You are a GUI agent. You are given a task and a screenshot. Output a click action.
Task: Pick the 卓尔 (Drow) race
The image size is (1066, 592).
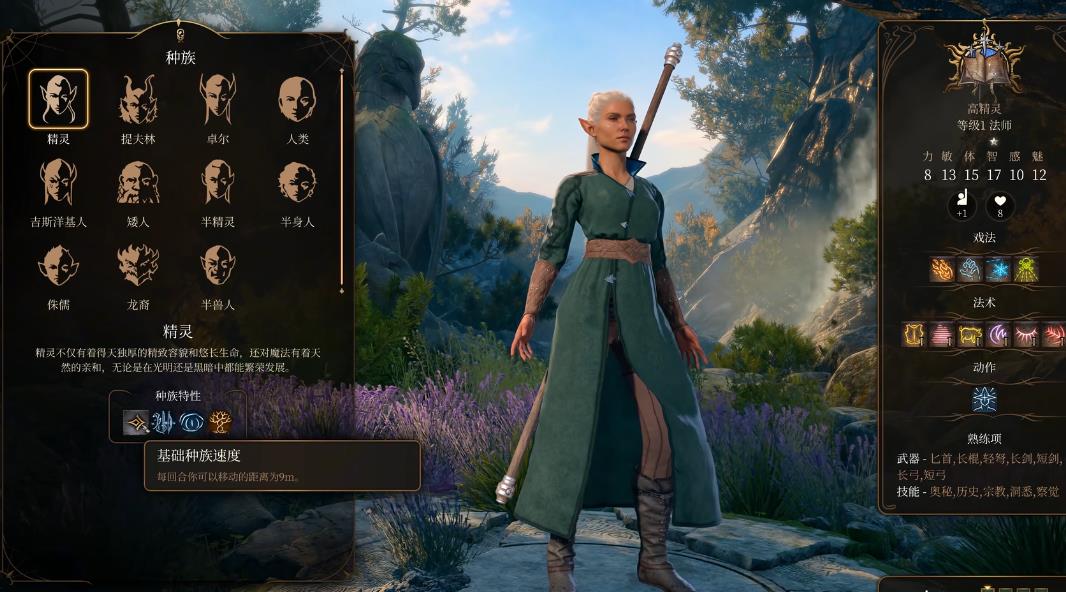[x=217, y=99]
